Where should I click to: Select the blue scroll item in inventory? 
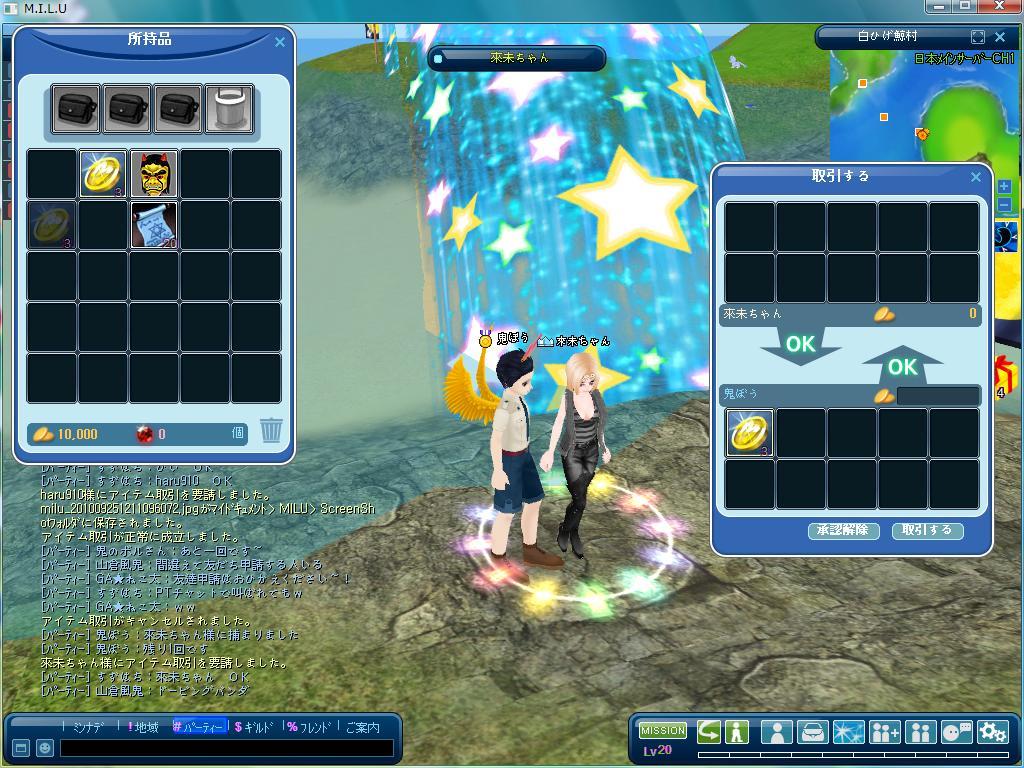coord(154,225)
